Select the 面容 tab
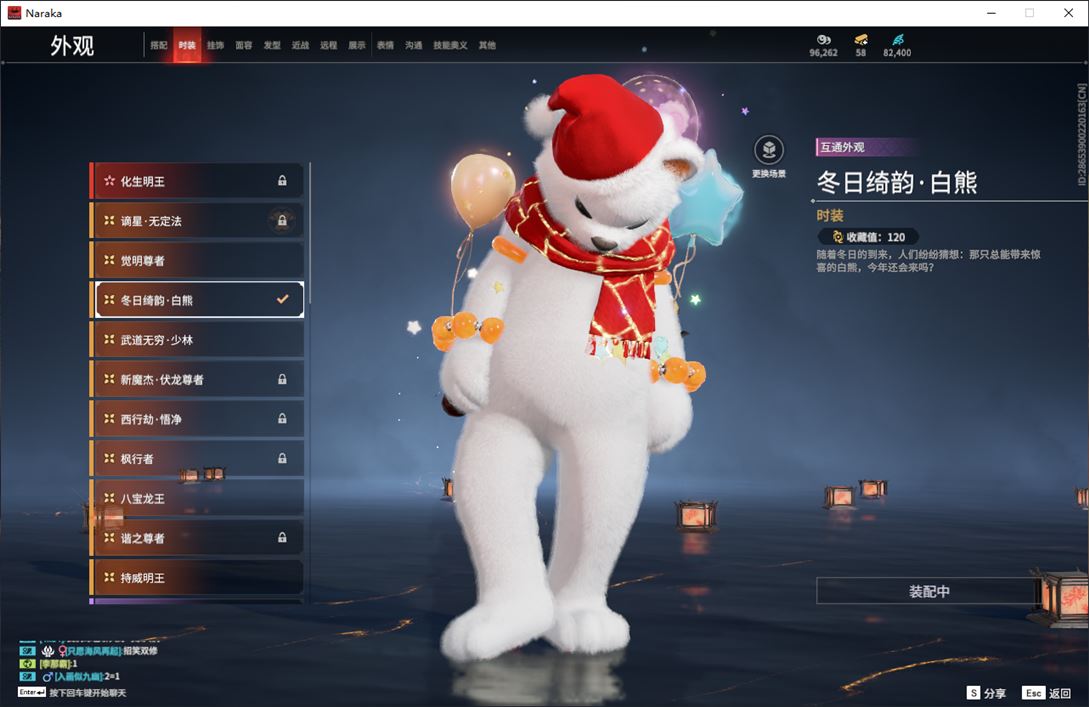This screenshot has height=707, width=1089. (x=243, y=46)
